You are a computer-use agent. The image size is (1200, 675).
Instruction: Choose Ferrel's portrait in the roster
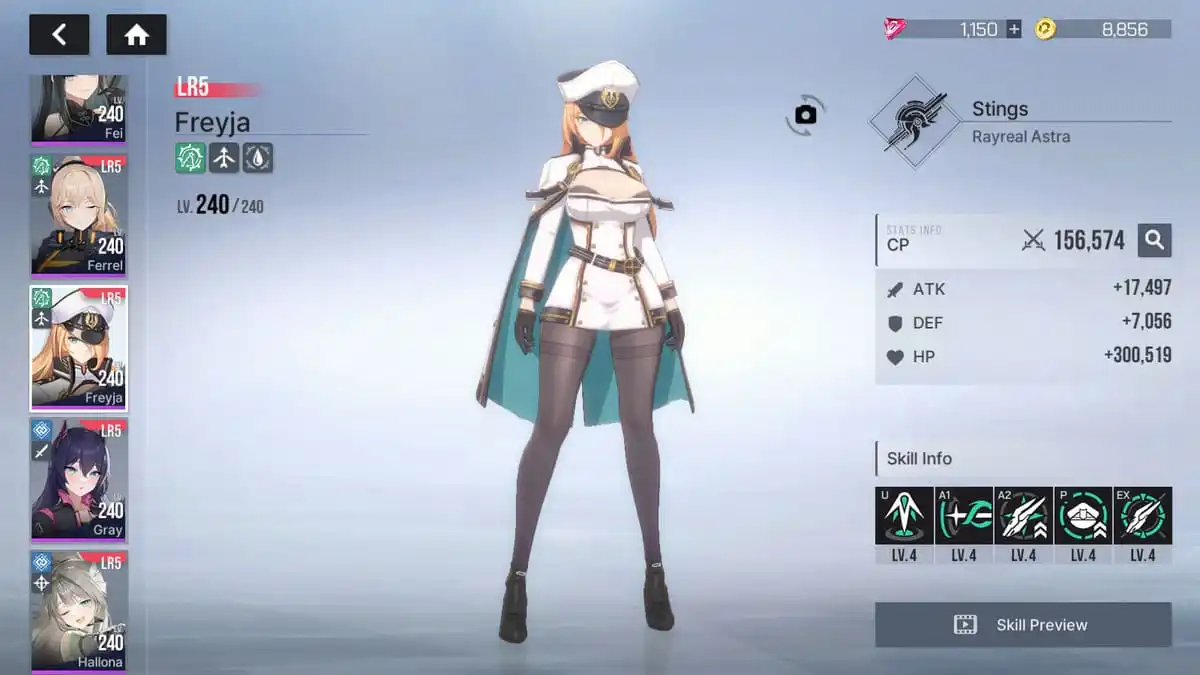[x=79, y=214]
